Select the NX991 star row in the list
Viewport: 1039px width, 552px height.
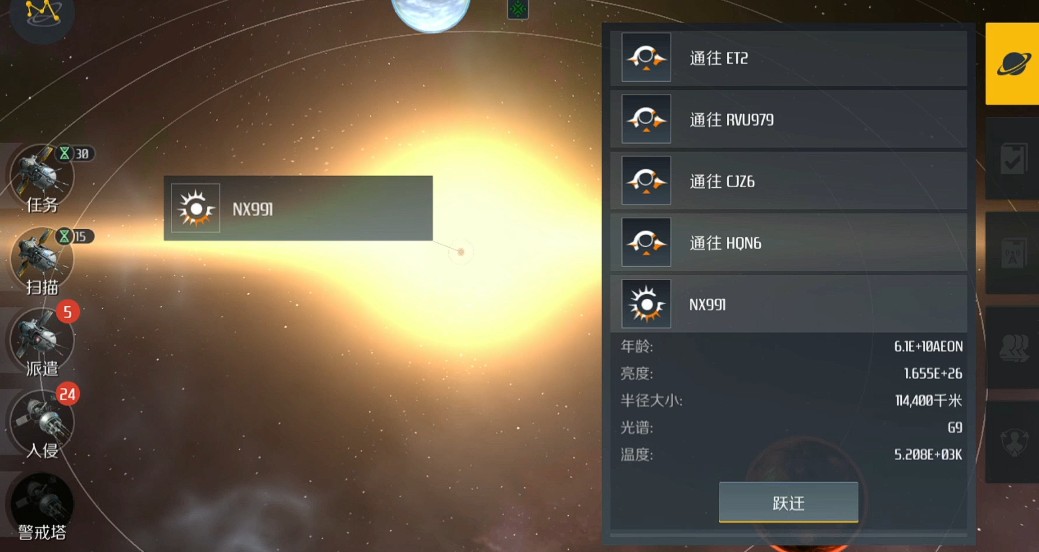click(x=788, y=304)
